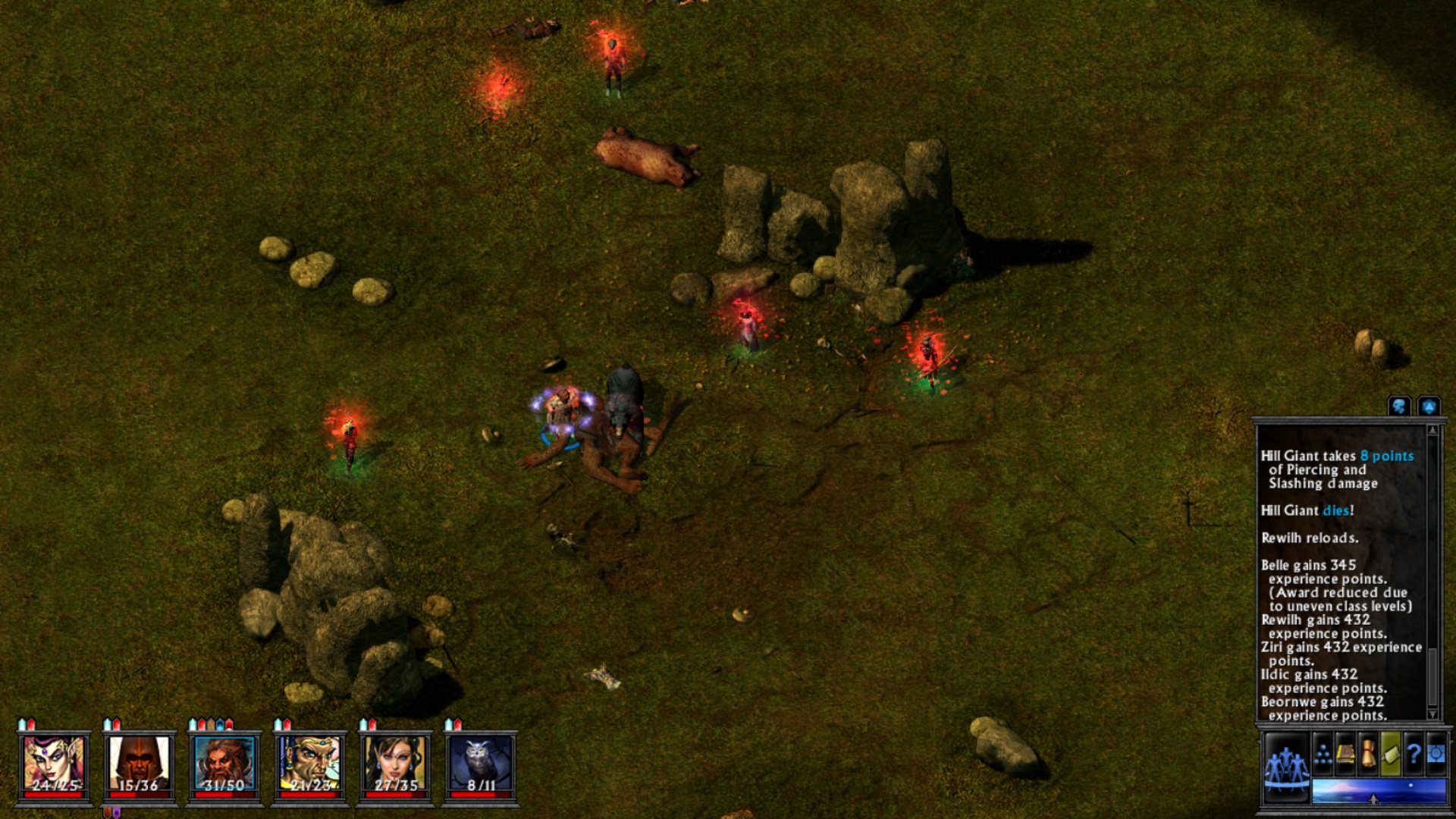Click the select-all party button
The width and height of the screenshot is (1456, 819).
pos(1286,765)
